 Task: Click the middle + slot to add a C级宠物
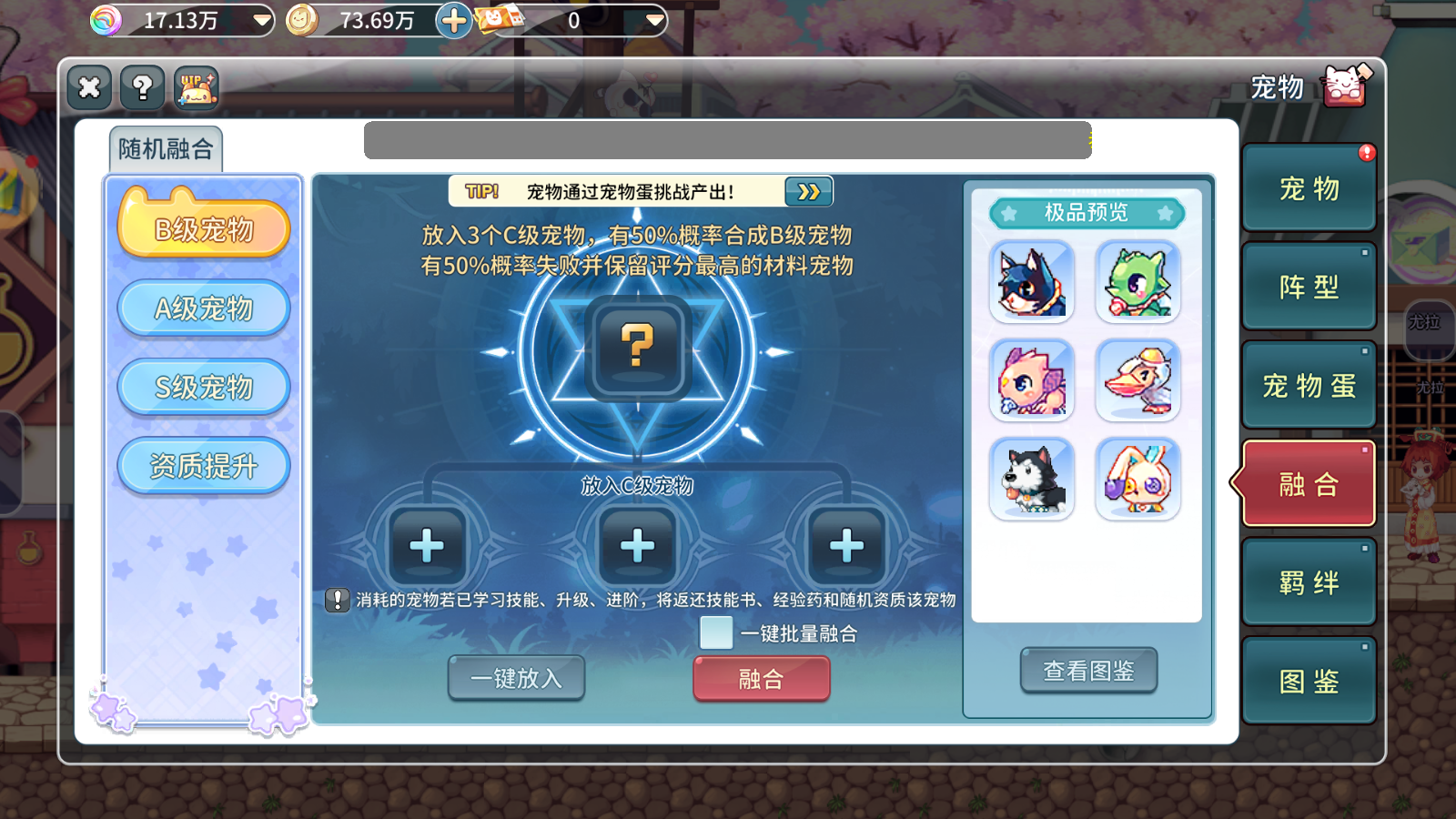[637, 543]
